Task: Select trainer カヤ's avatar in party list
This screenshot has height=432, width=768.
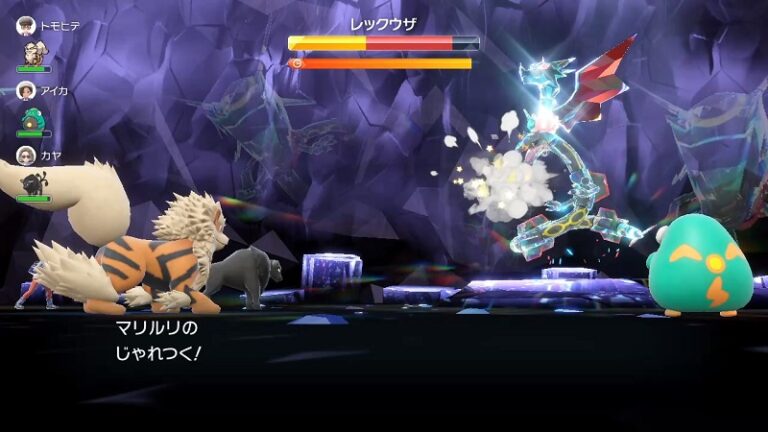Action: [26, 155]
